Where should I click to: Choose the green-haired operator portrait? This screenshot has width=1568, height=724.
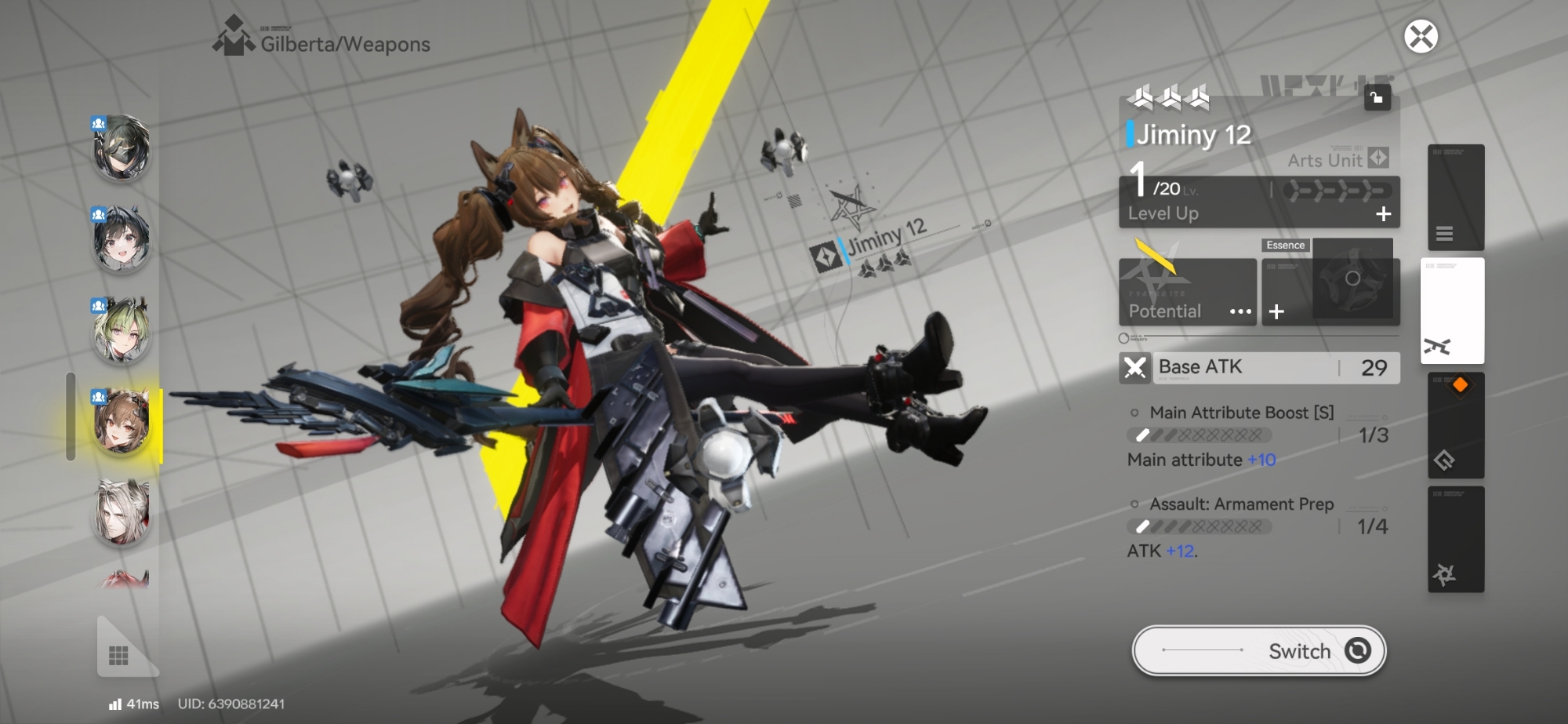122,330
